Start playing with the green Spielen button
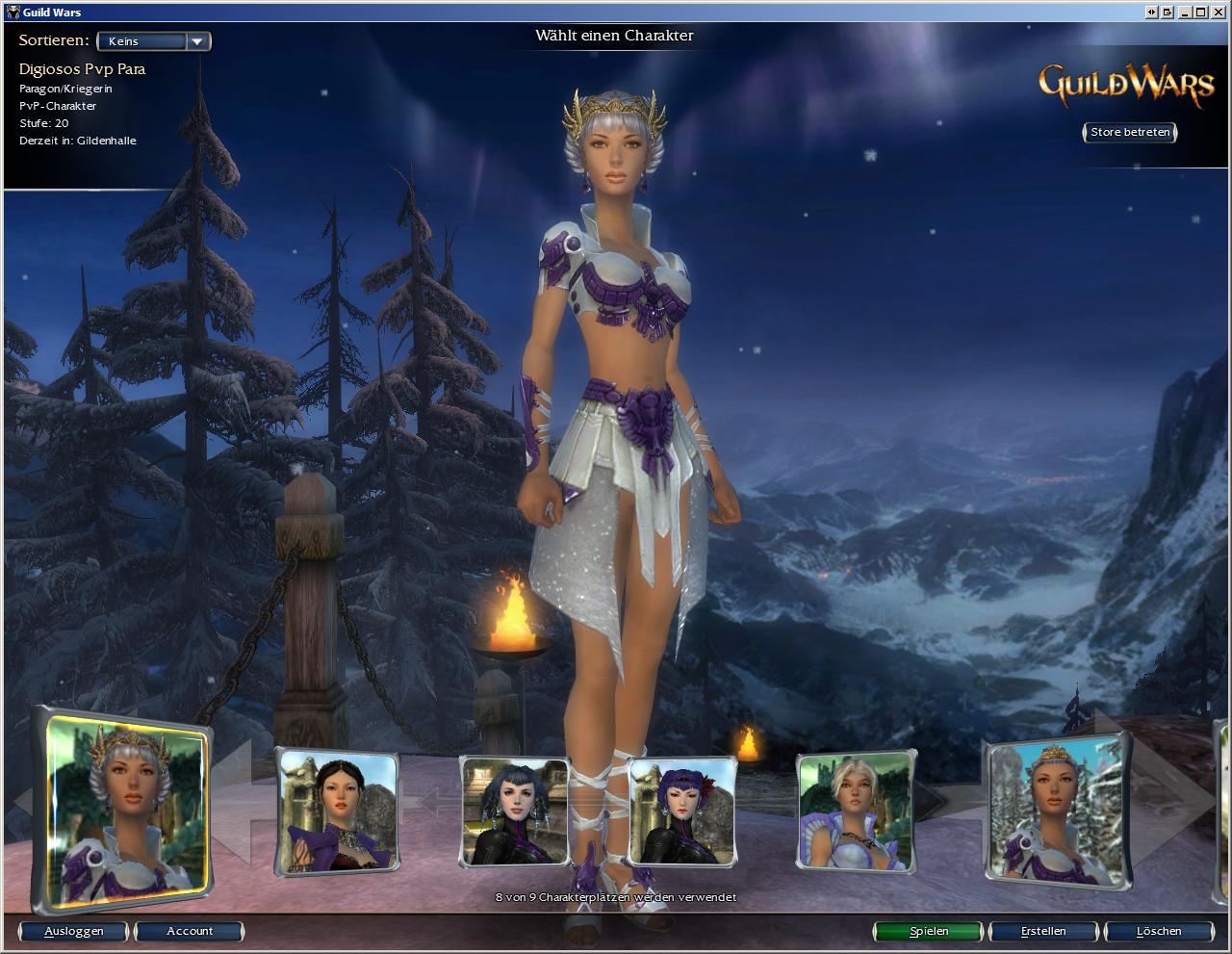The width and height of the screenshot is (1232, 954). pyautogui.click(x=929, y=931)
